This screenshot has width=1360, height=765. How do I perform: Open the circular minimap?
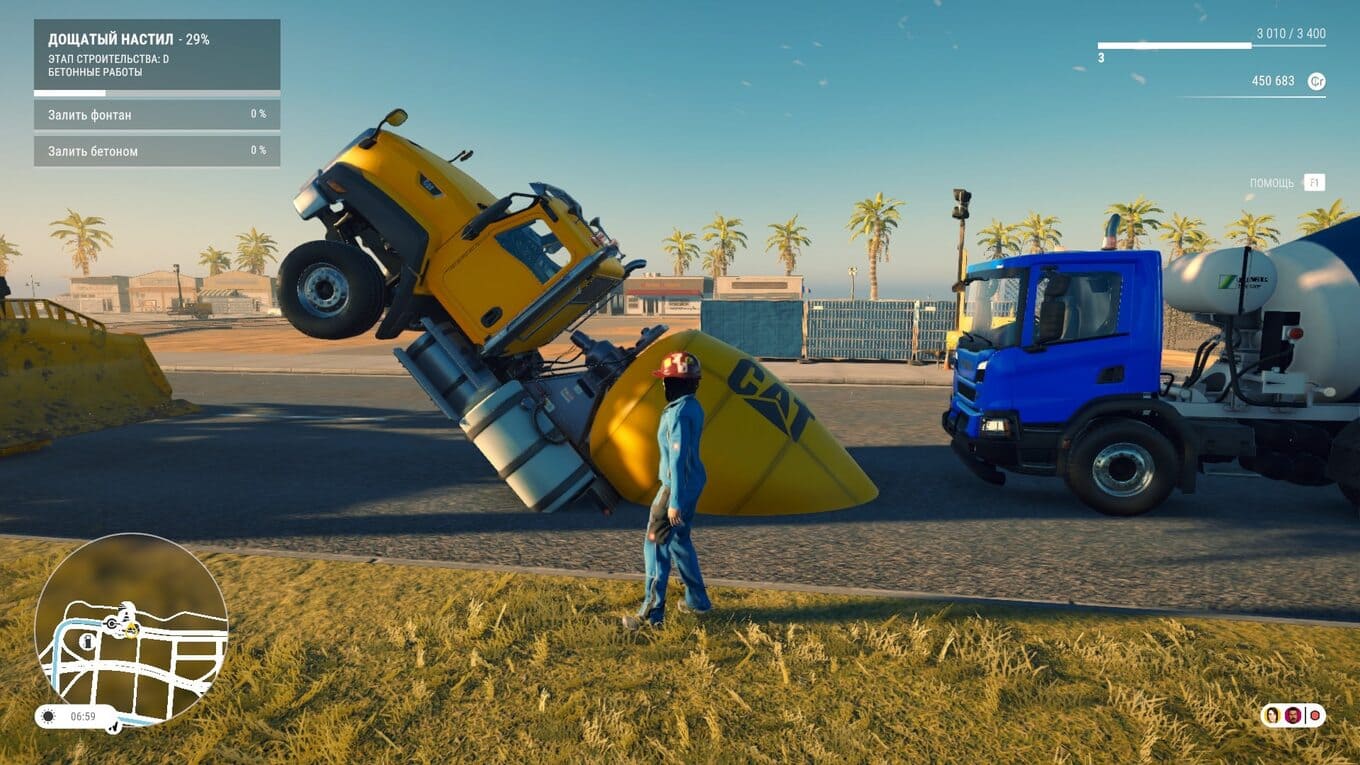pos(131,629)
